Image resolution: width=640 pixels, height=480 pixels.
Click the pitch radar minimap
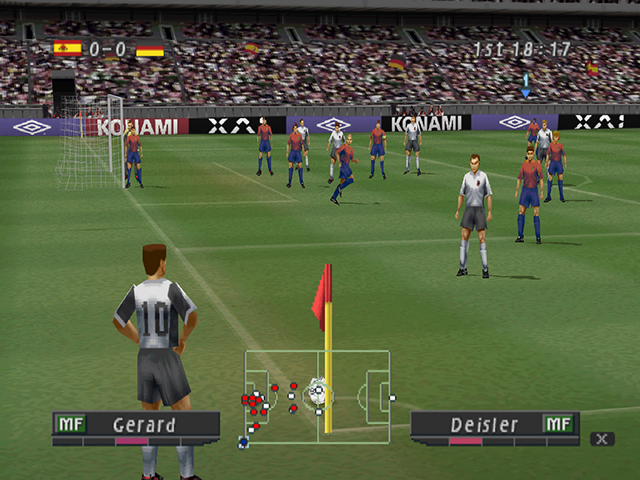pos(317,396)
